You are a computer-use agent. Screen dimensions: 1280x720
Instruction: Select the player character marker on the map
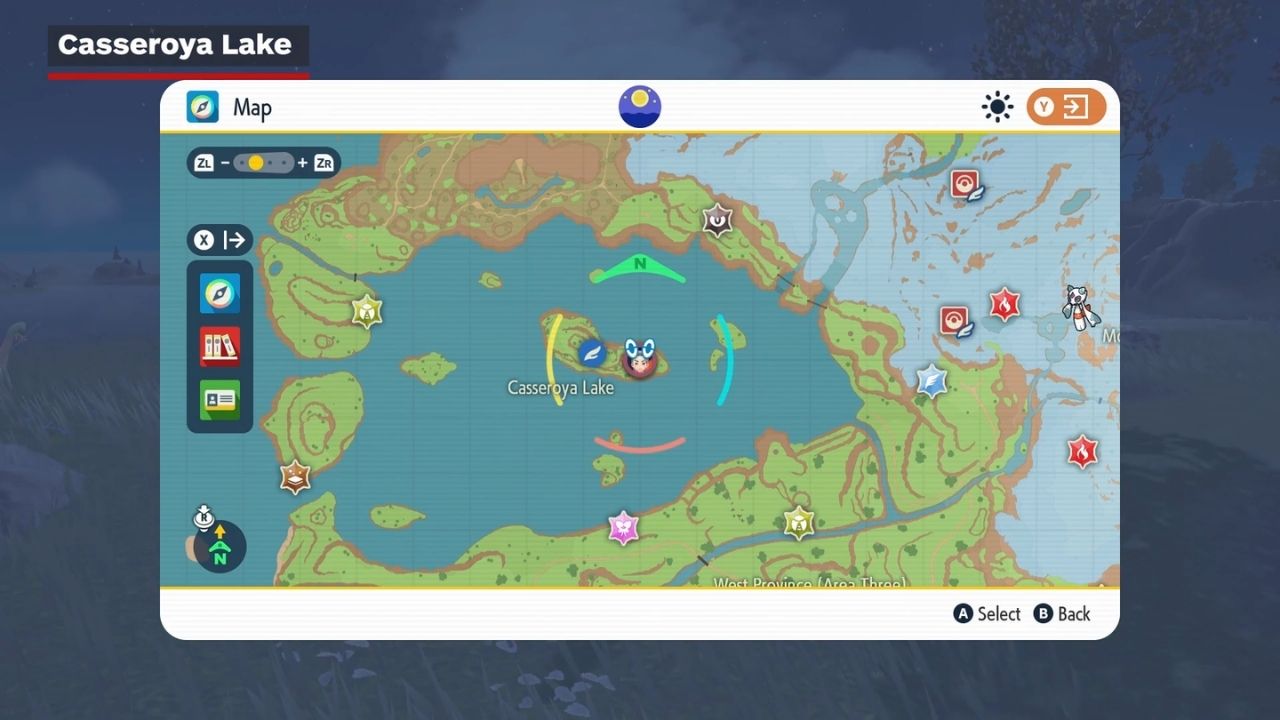coord(639,358)
